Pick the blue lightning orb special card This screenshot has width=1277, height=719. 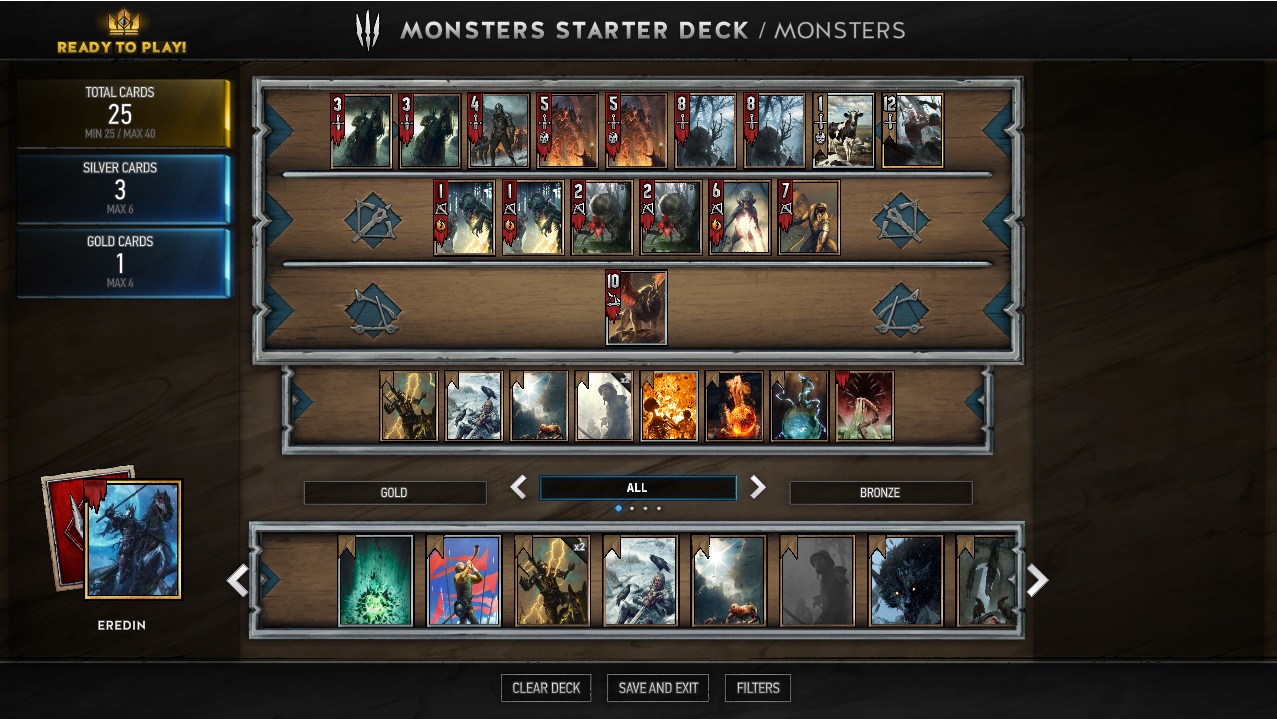[x=799, y=406]
